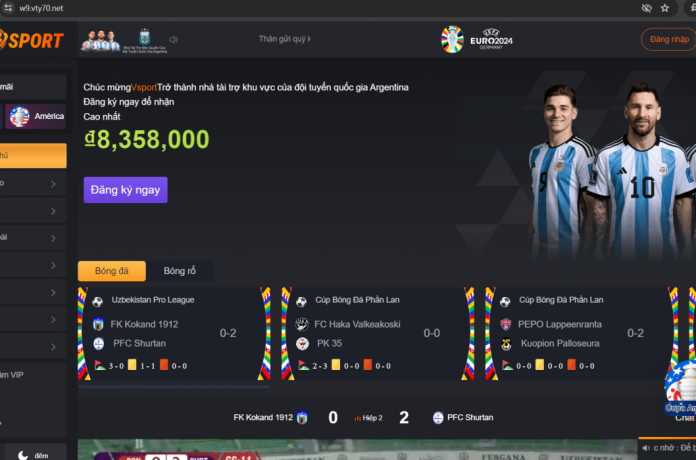Switch to the Bóng đá tab
Screen dimensions: 696x460
click(x=112, y=271)
